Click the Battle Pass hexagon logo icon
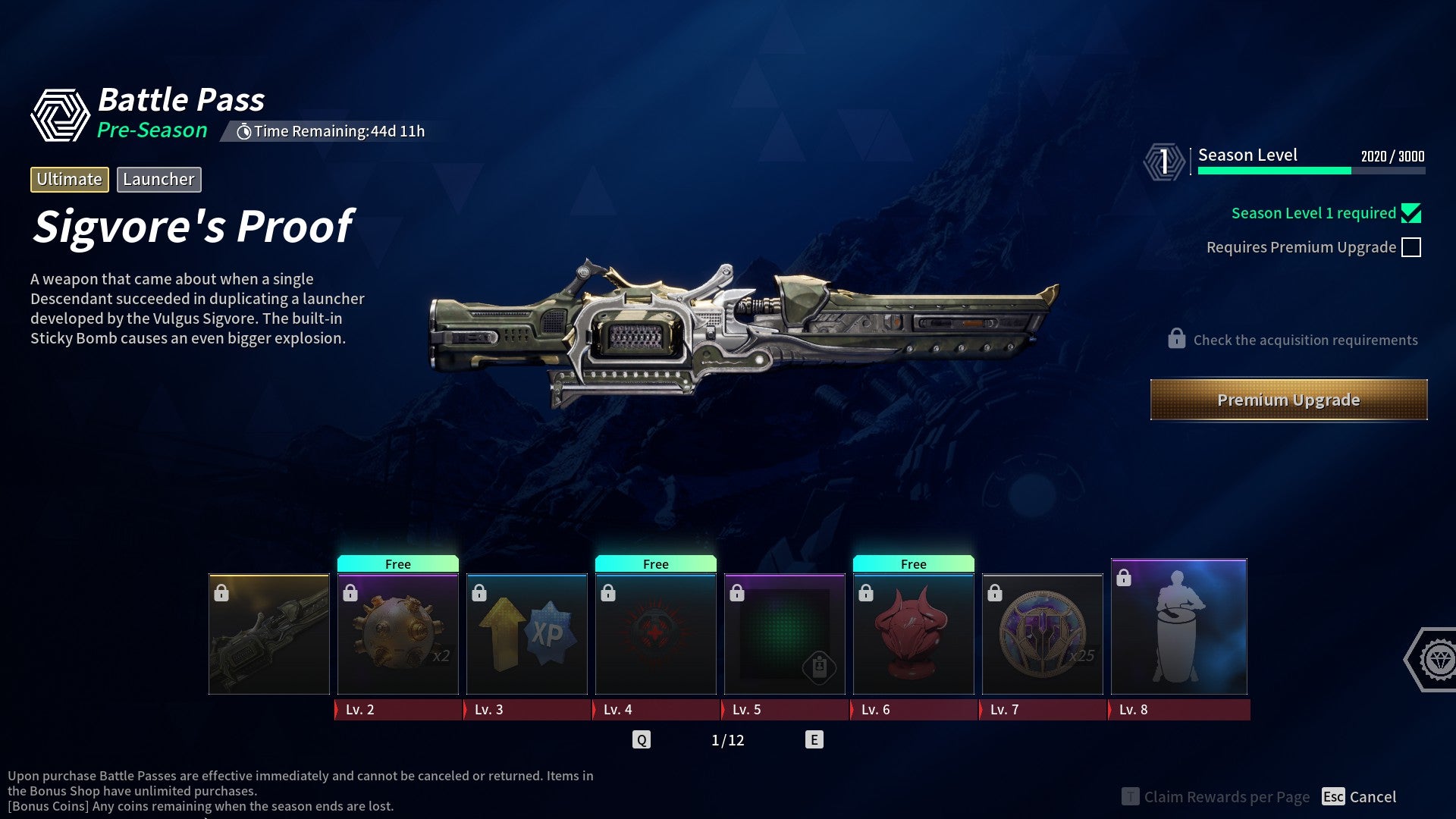Viewport: 1456px width, 819px height. 60,112
